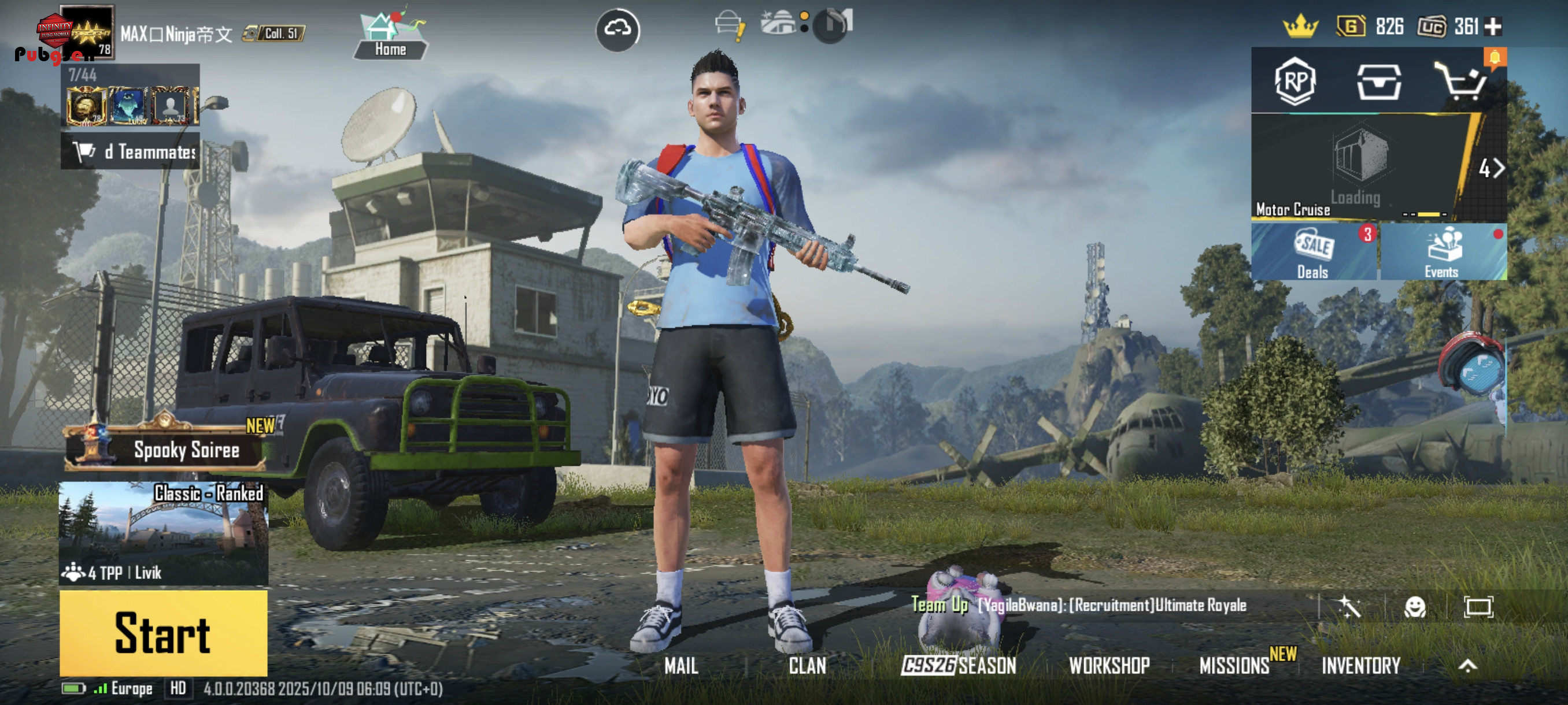
Task: Open the player profile avatar
Action: 86,32
